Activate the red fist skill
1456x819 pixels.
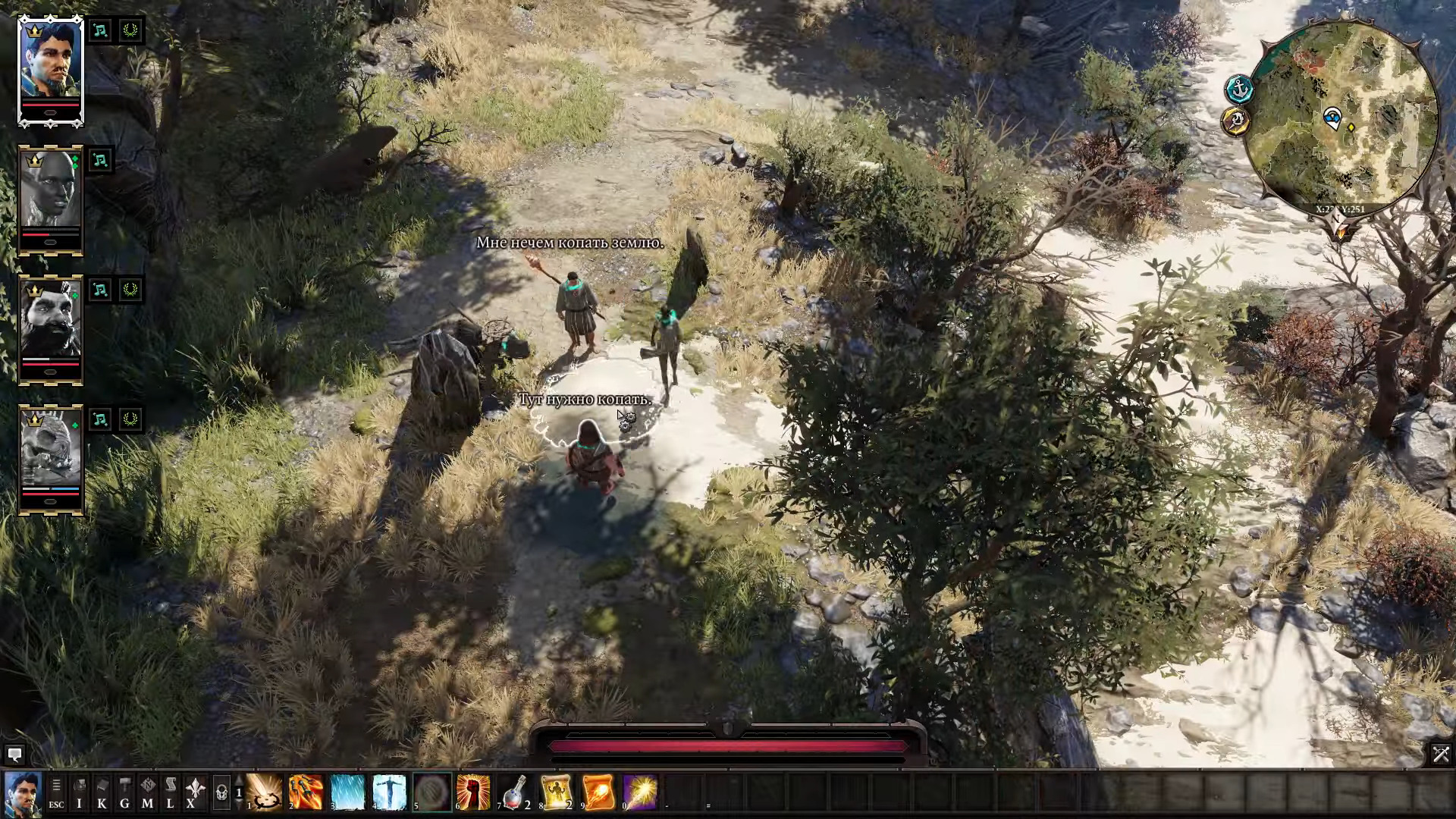pyautogui.click(x=473, y=792)
